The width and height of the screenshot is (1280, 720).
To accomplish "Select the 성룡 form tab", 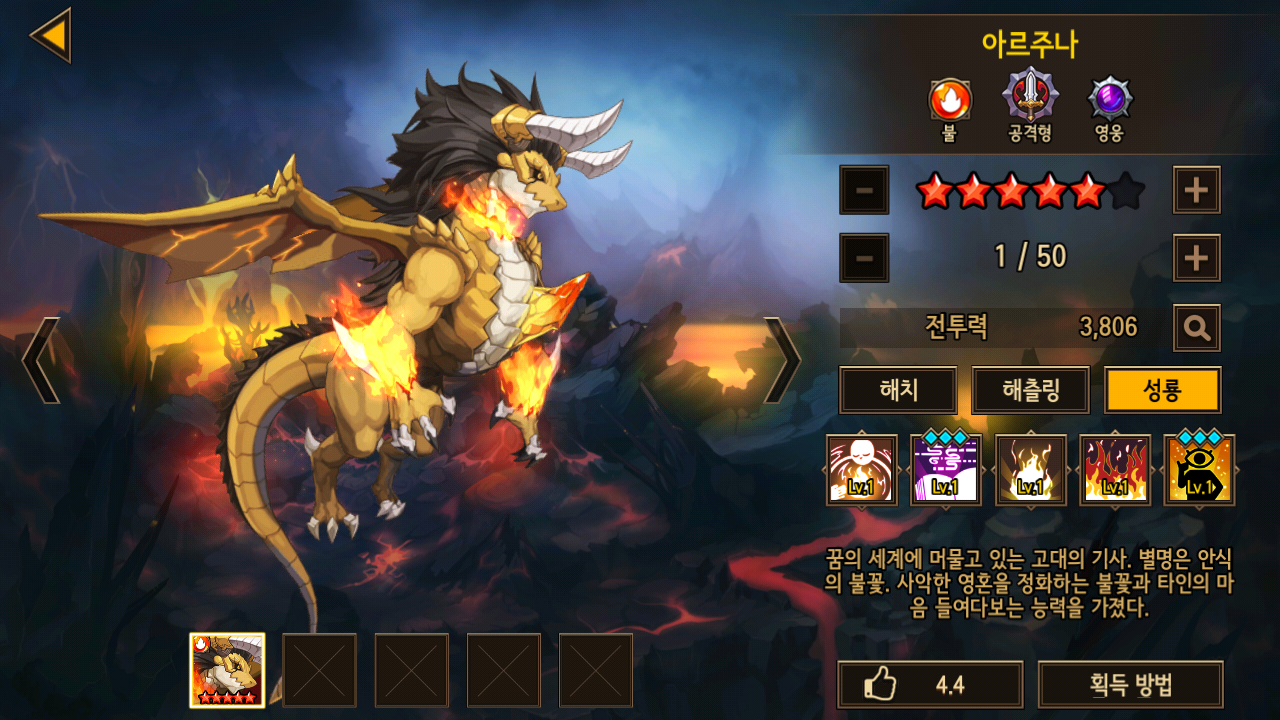I will tap(1162, 390).
